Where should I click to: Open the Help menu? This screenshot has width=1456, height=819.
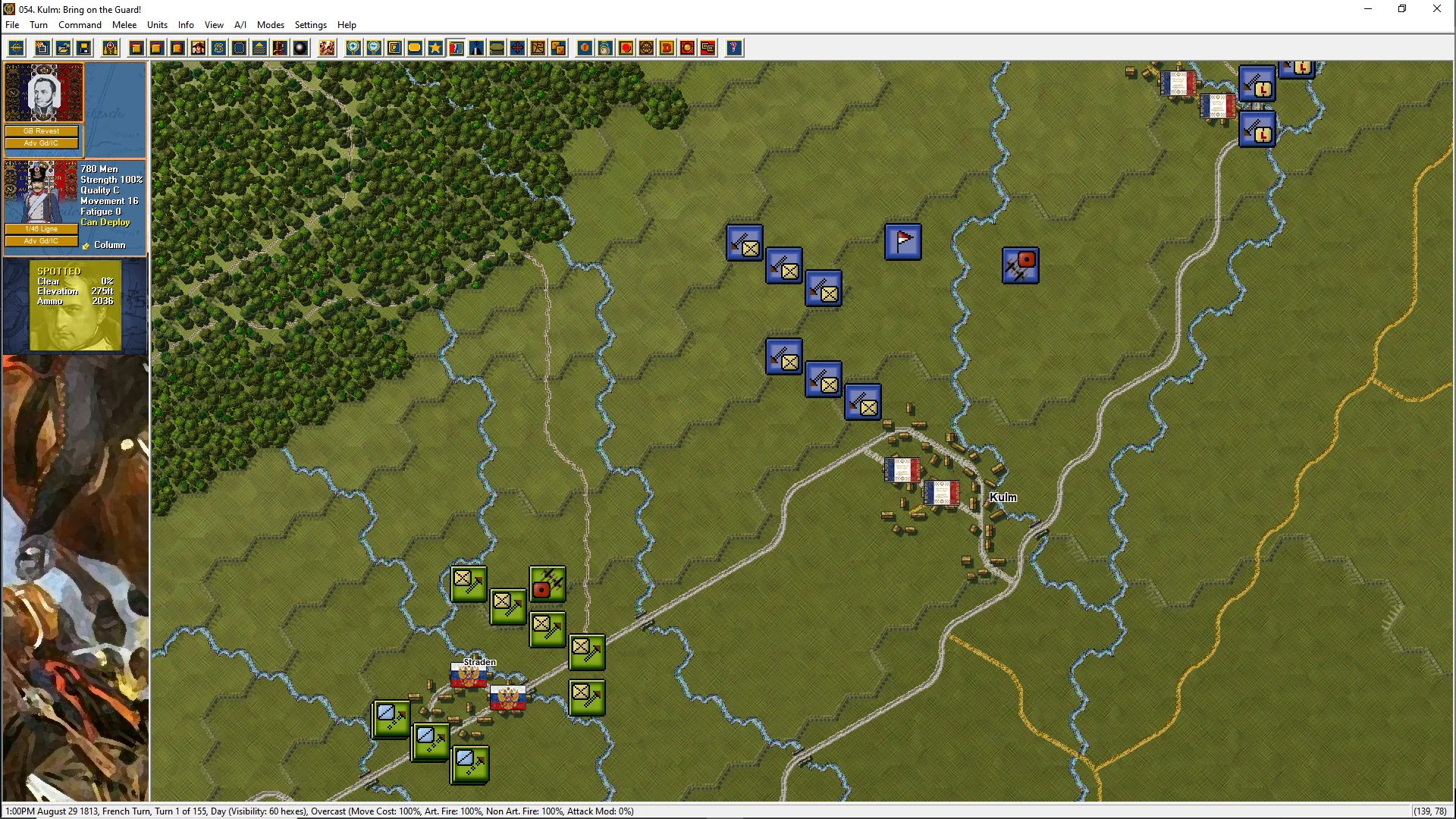coord(347,25)
